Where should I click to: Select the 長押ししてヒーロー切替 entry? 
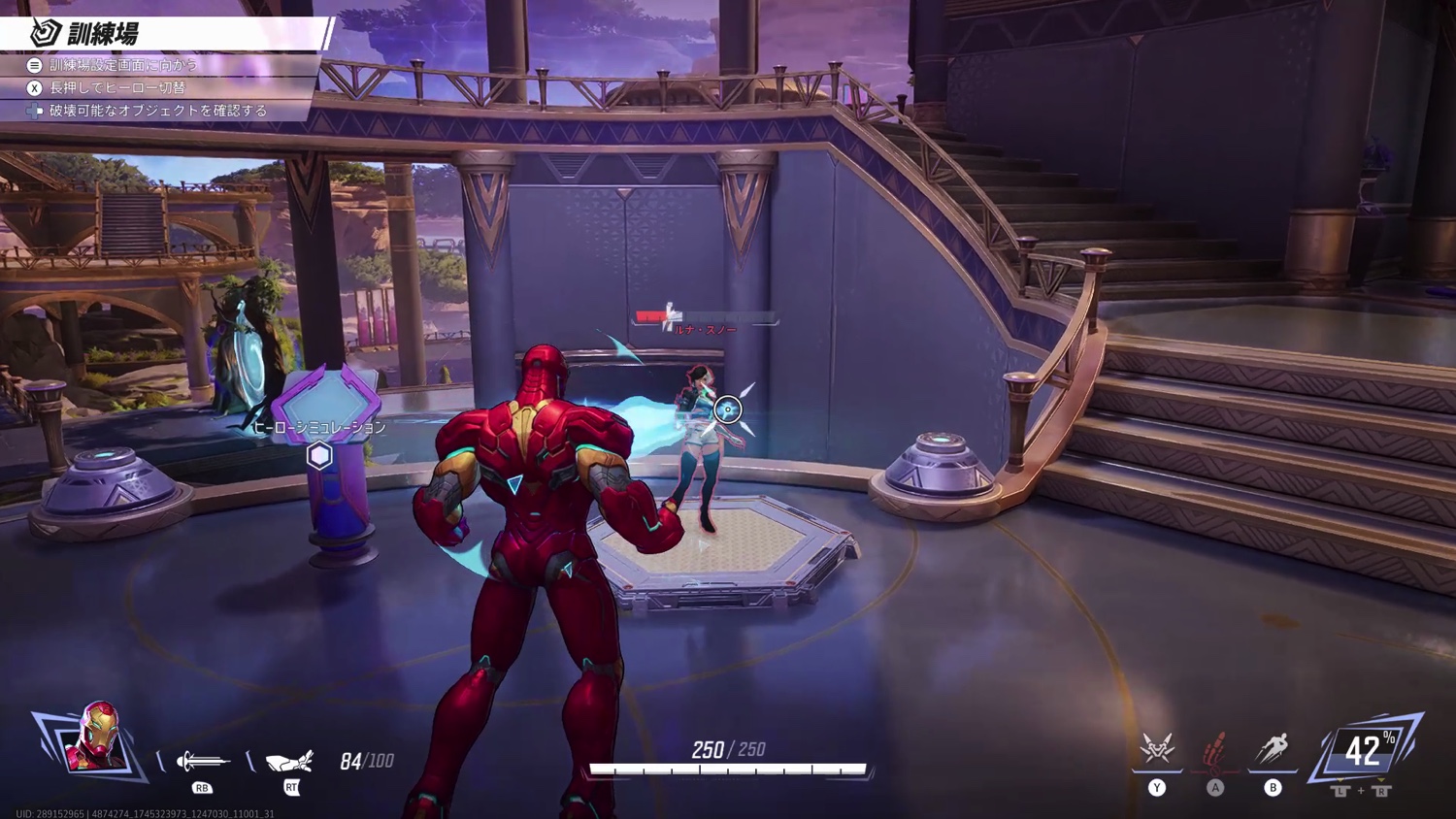point(116,87)
